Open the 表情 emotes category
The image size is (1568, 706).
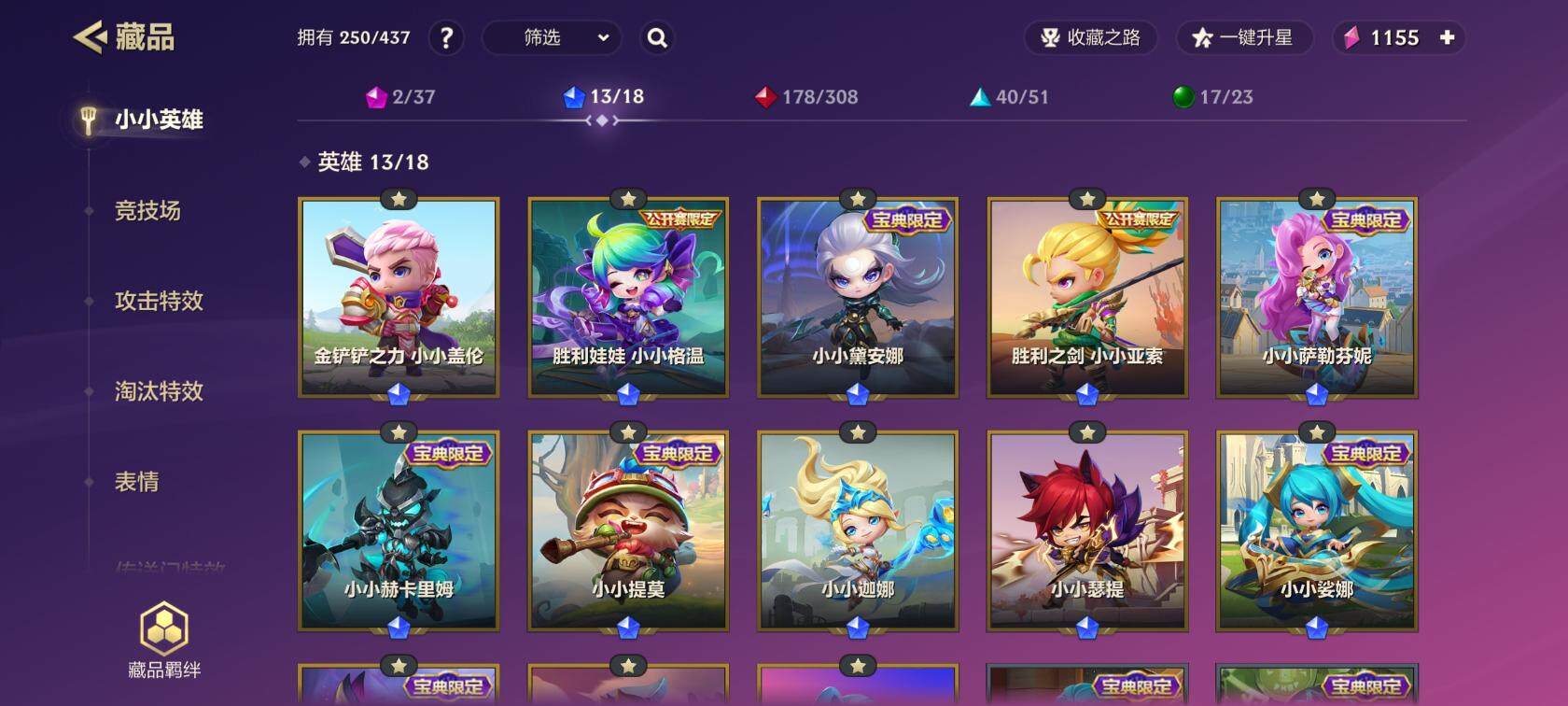pyautogui.click(x=137, y=482)
